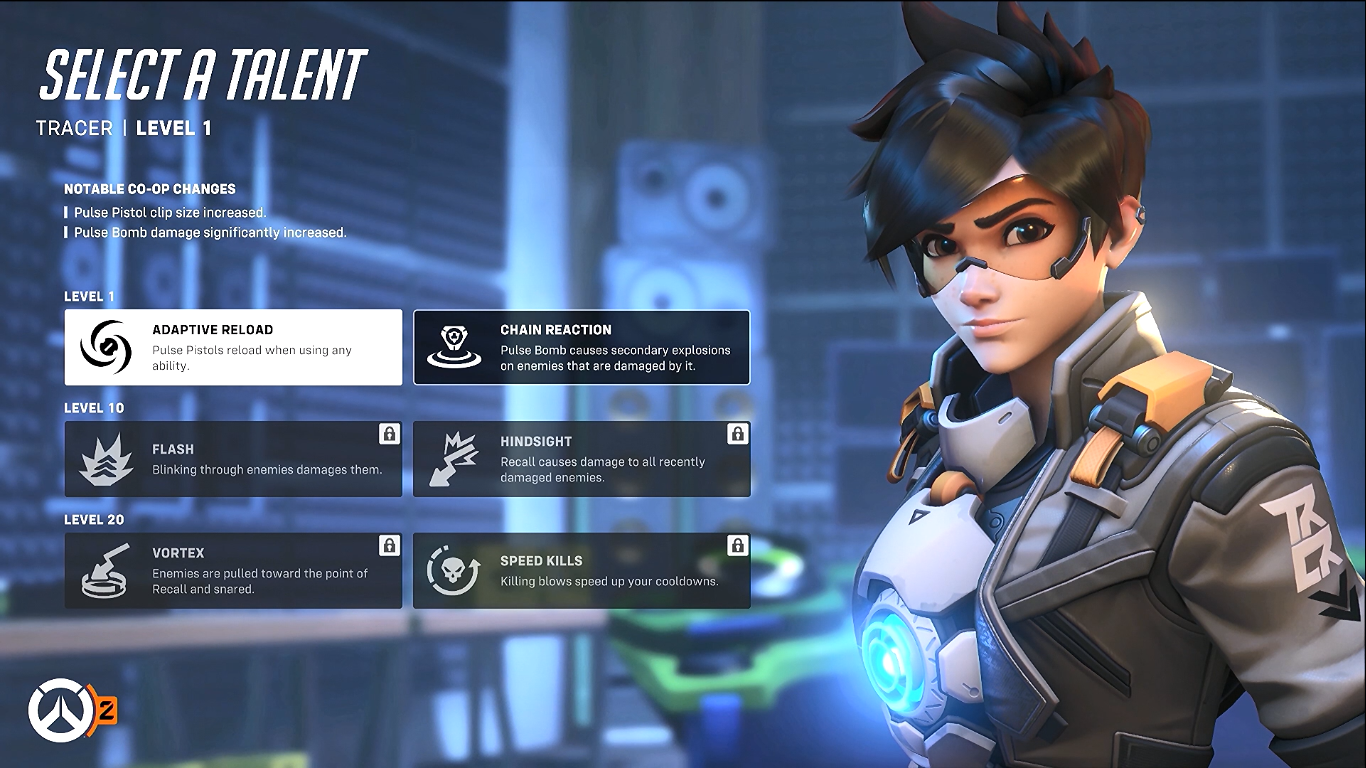Click the lock icon on Vortex talent
Screen dimensions: 1366x768
click(x=387, y=546)
